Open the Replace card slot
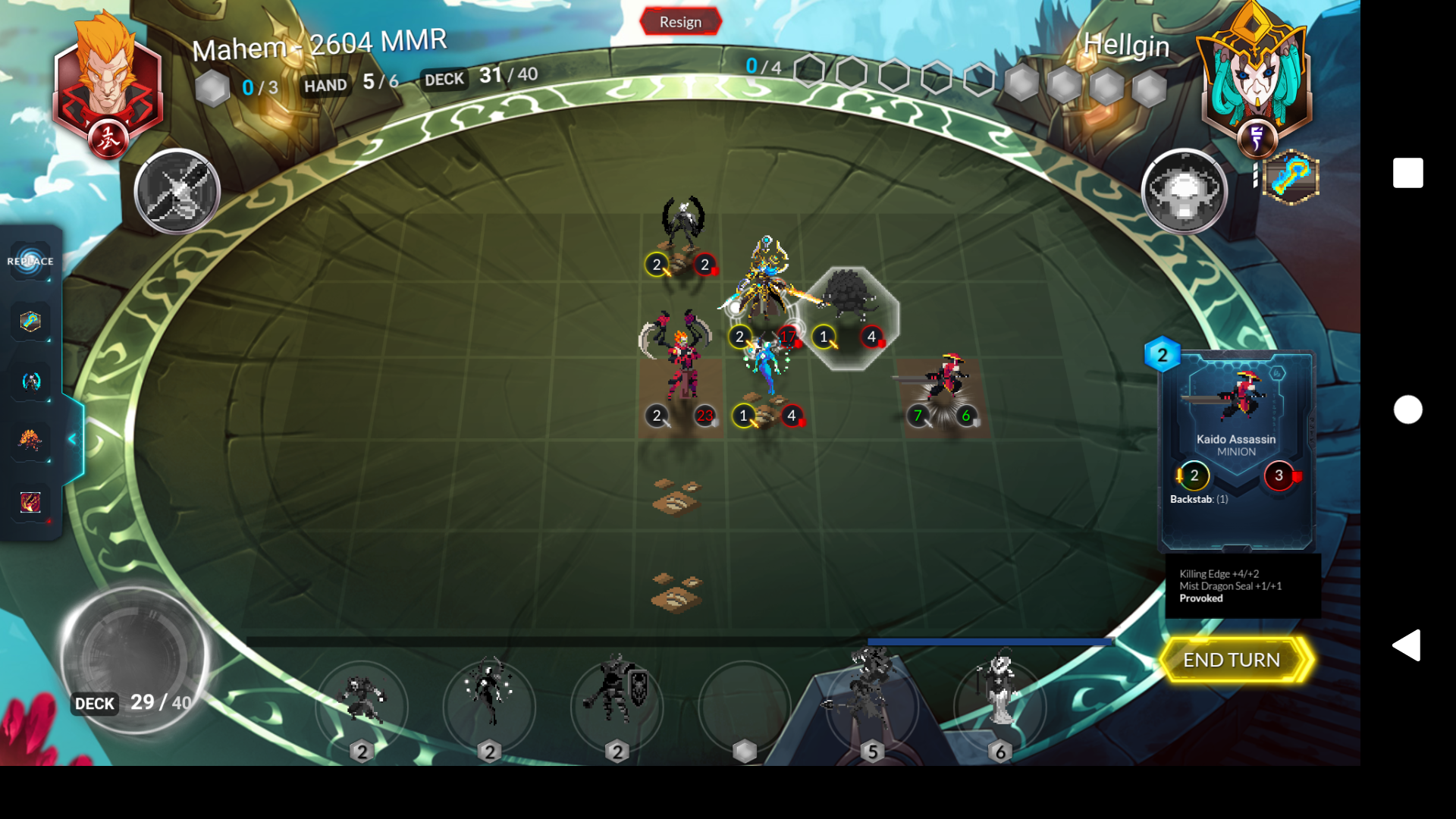 [x=30, y=260]
